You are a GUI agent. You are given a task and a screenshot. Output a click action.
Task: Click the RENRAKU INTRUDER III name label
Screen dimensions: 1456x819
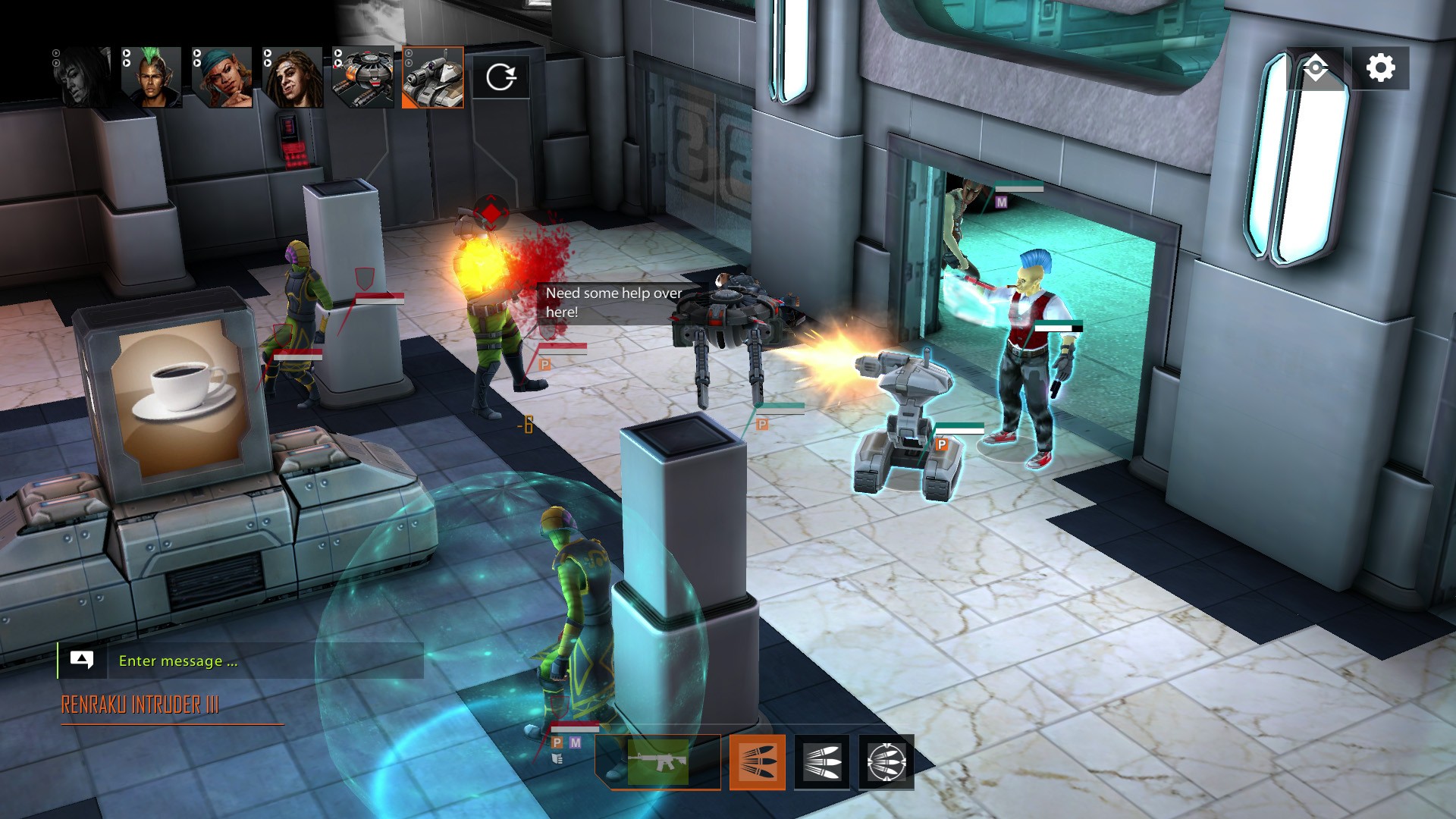[138, 704]
